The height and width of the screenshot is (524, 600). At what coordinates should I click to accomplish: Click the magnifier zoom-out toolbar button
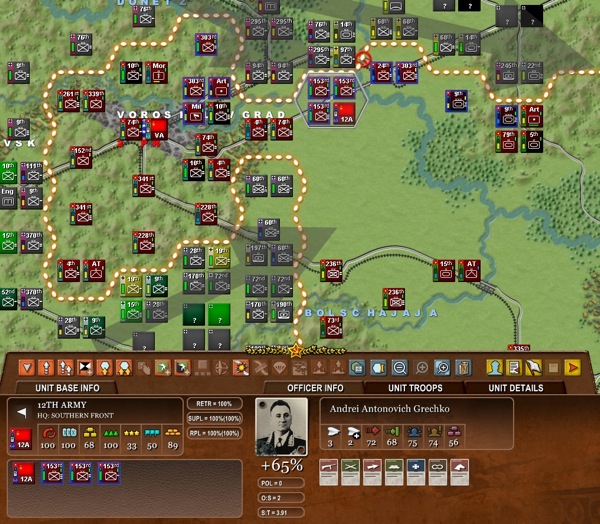[400, 367]
